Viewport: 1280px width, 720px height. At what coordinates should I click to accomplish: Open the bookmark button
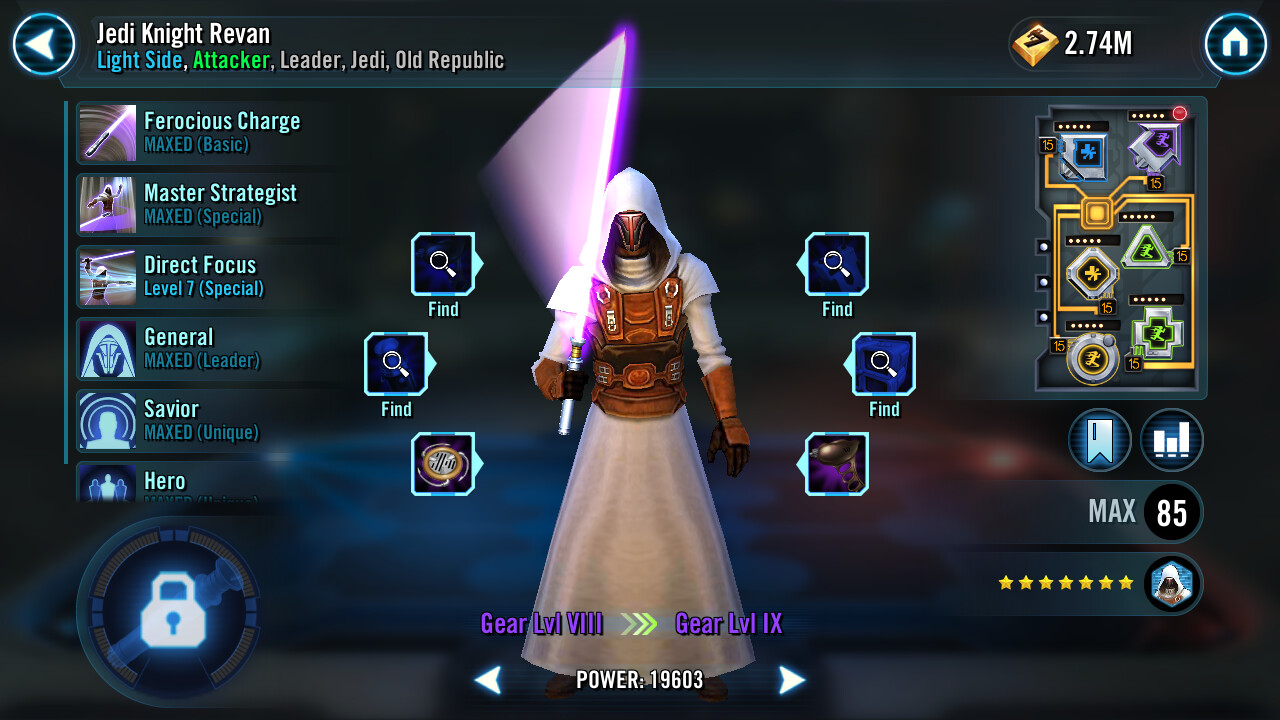(1099, 440)
